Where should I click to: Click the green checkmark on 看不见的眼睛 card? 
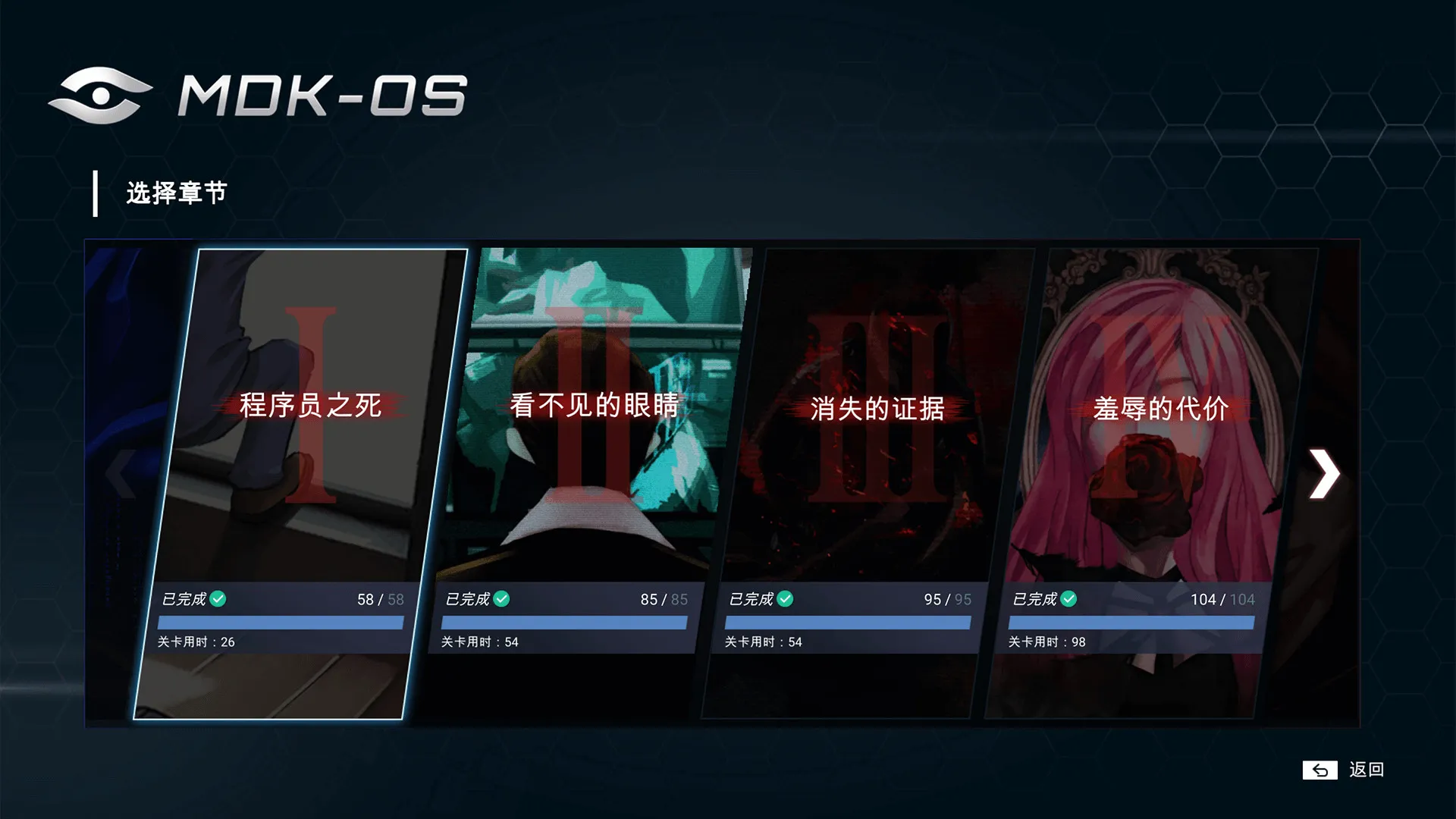click(x=501, y=598)
